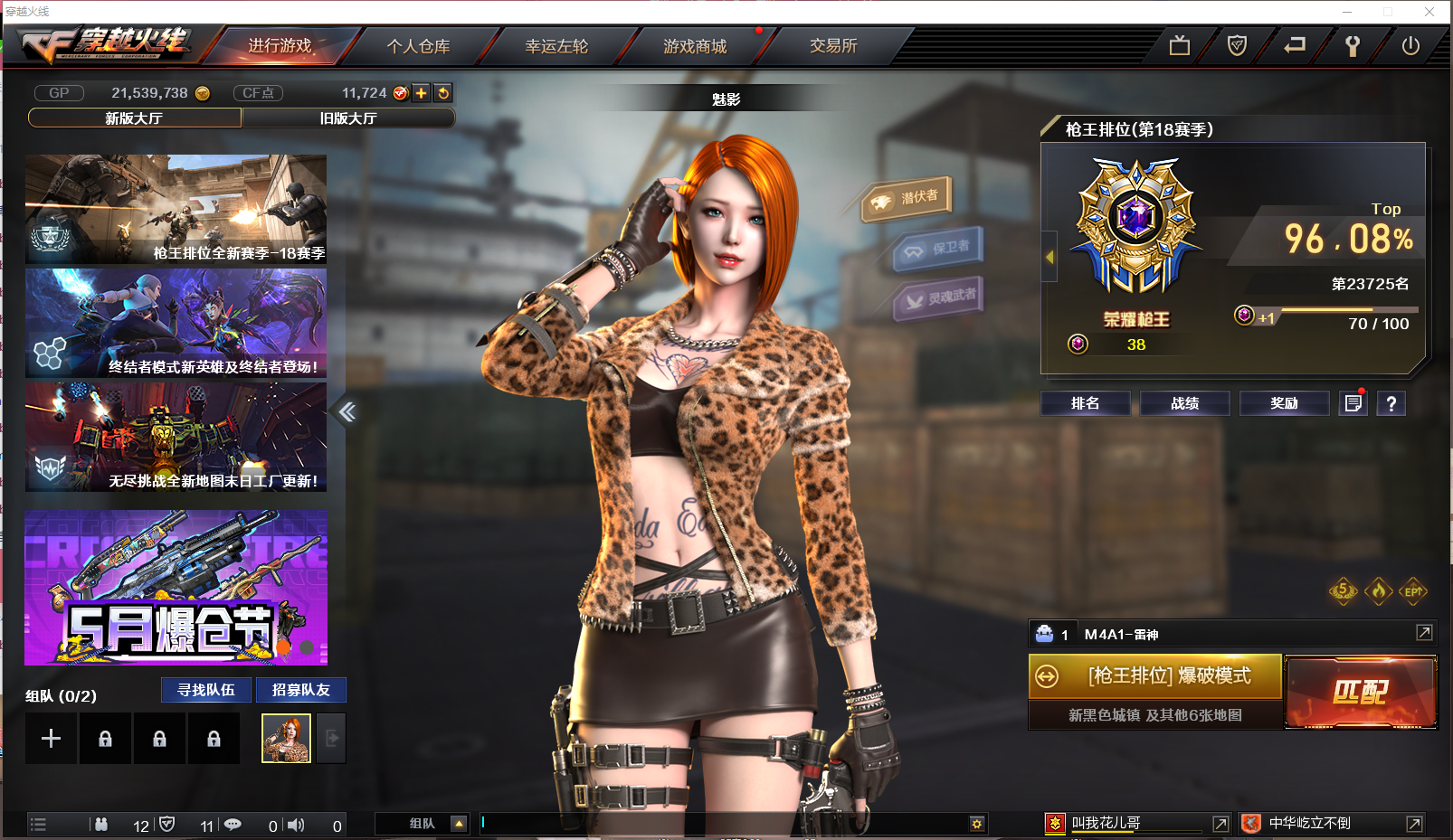
Task: Open the 战绩 battle record
Action: pyautogui.click(x=1184, y=403)
